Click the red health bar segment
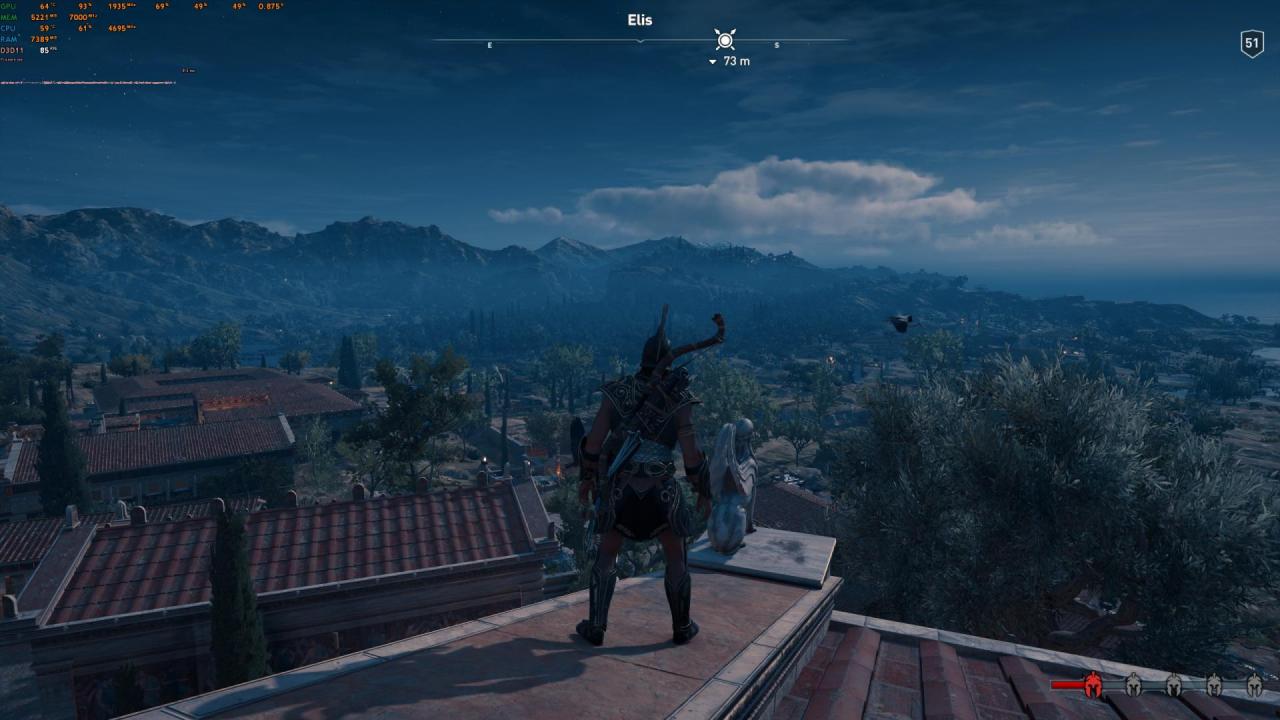Screen dimensions: 1280x720 click(x=1065, y=685)
